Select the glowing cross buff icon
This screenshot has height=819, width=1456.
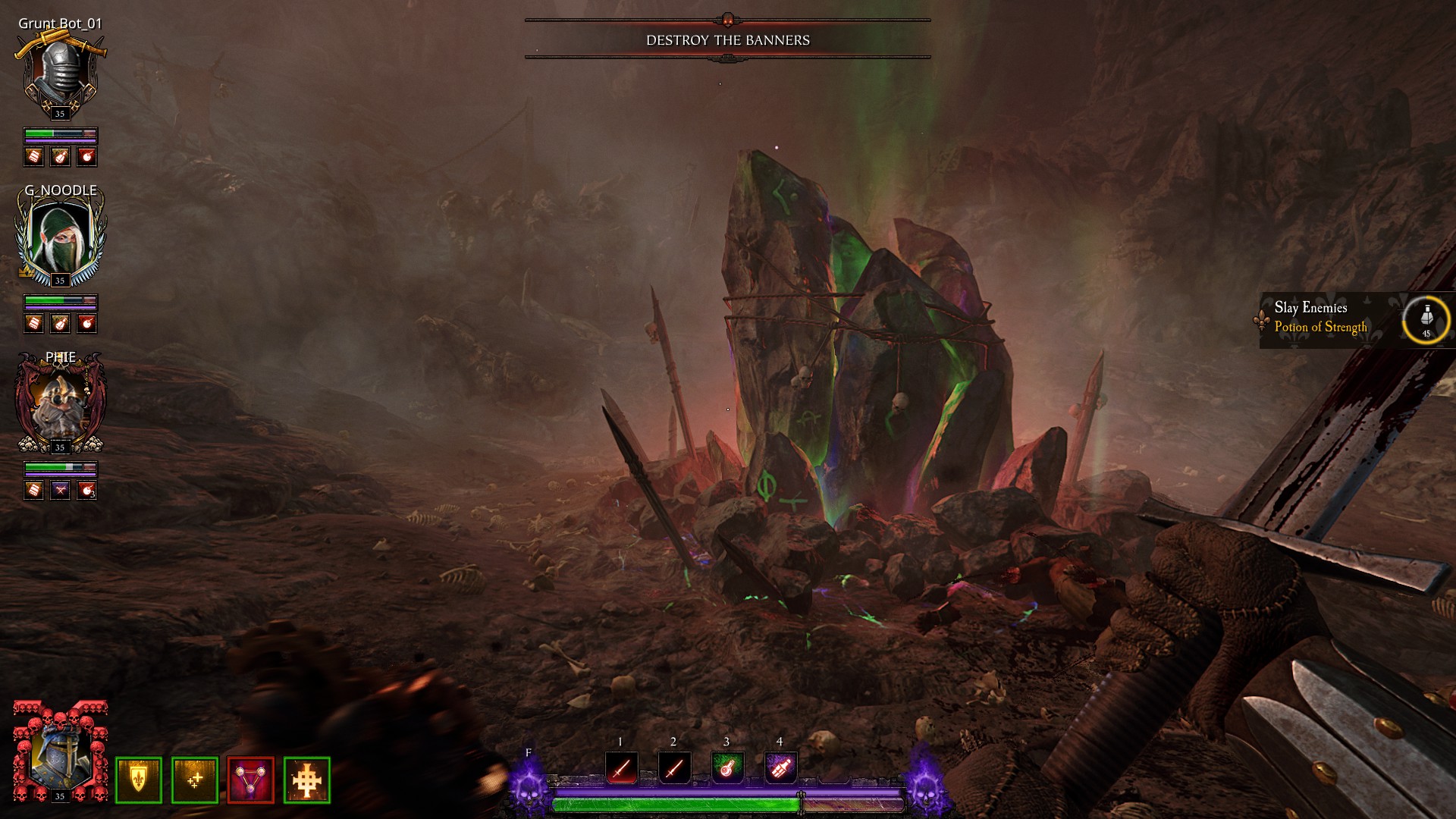[x=307, y=780]
